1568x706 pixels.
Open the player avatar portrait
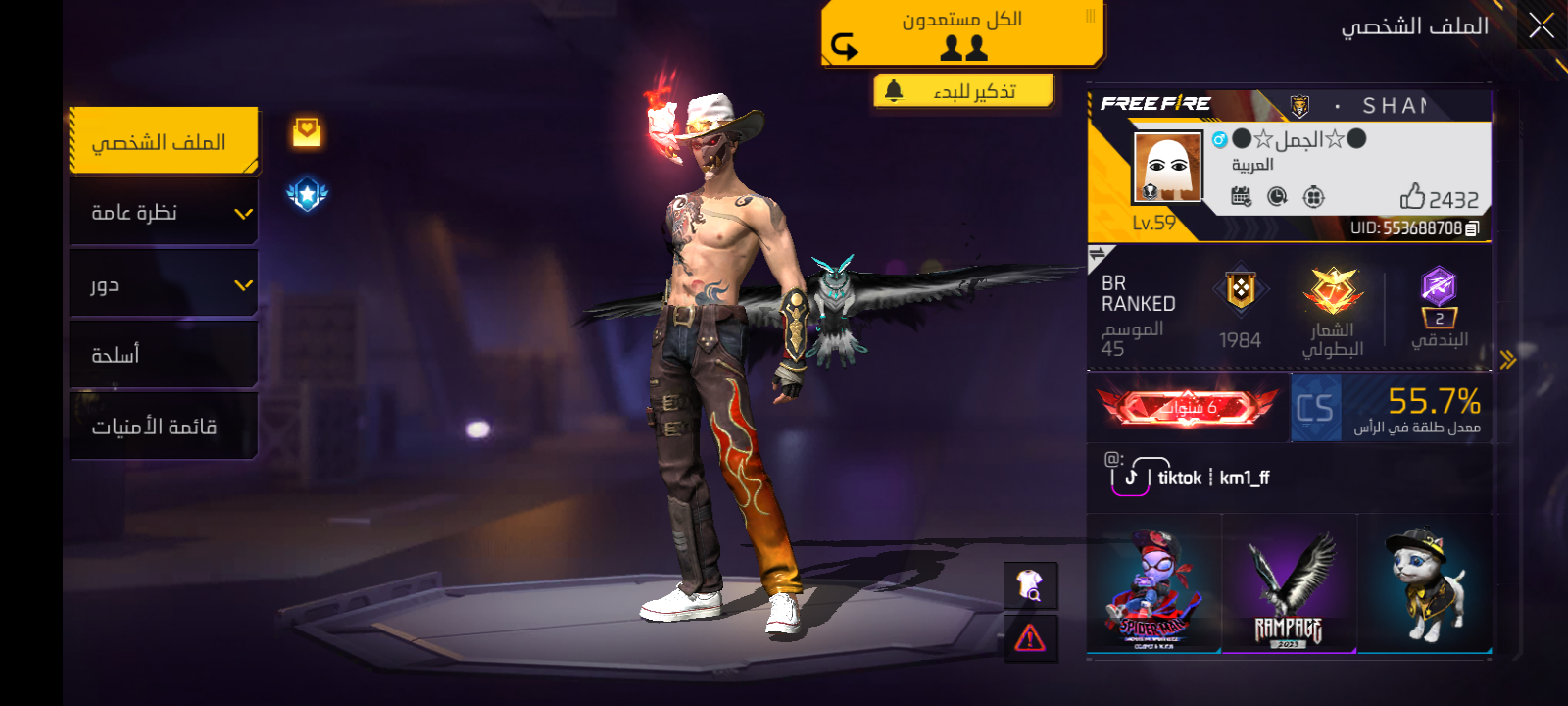click(1167, 167)
